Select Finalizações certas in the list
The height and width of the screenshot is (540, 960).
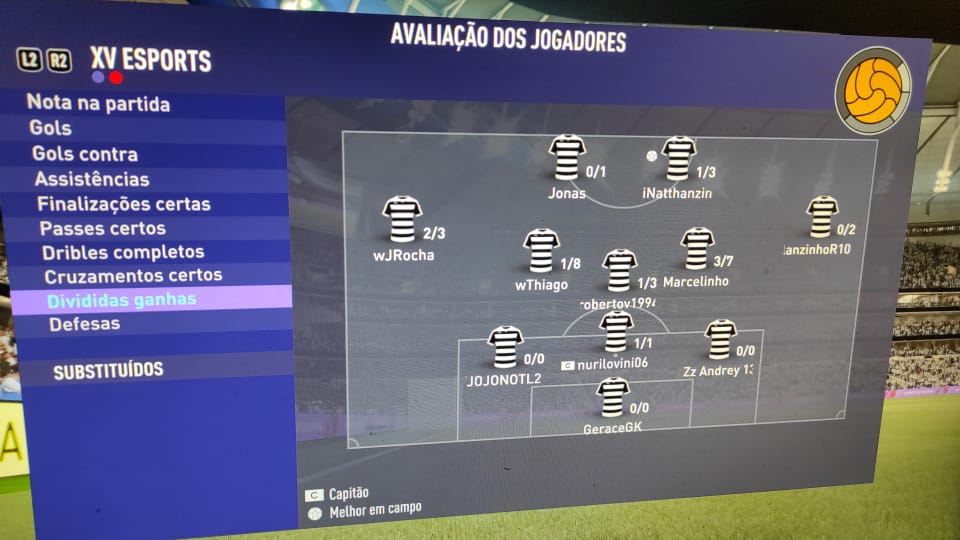pos(124,205)
